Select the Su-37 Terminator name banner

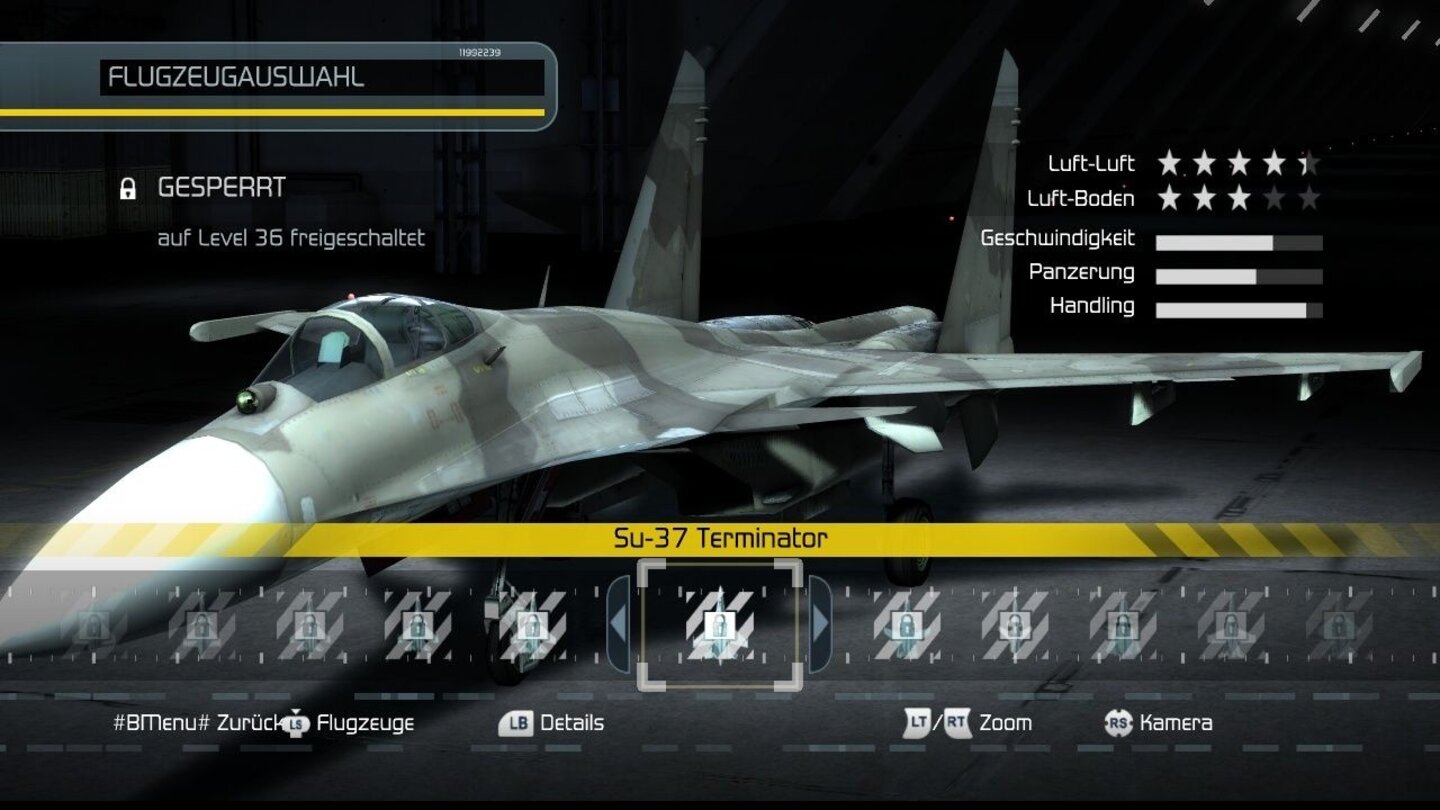[x=719, y=537]
